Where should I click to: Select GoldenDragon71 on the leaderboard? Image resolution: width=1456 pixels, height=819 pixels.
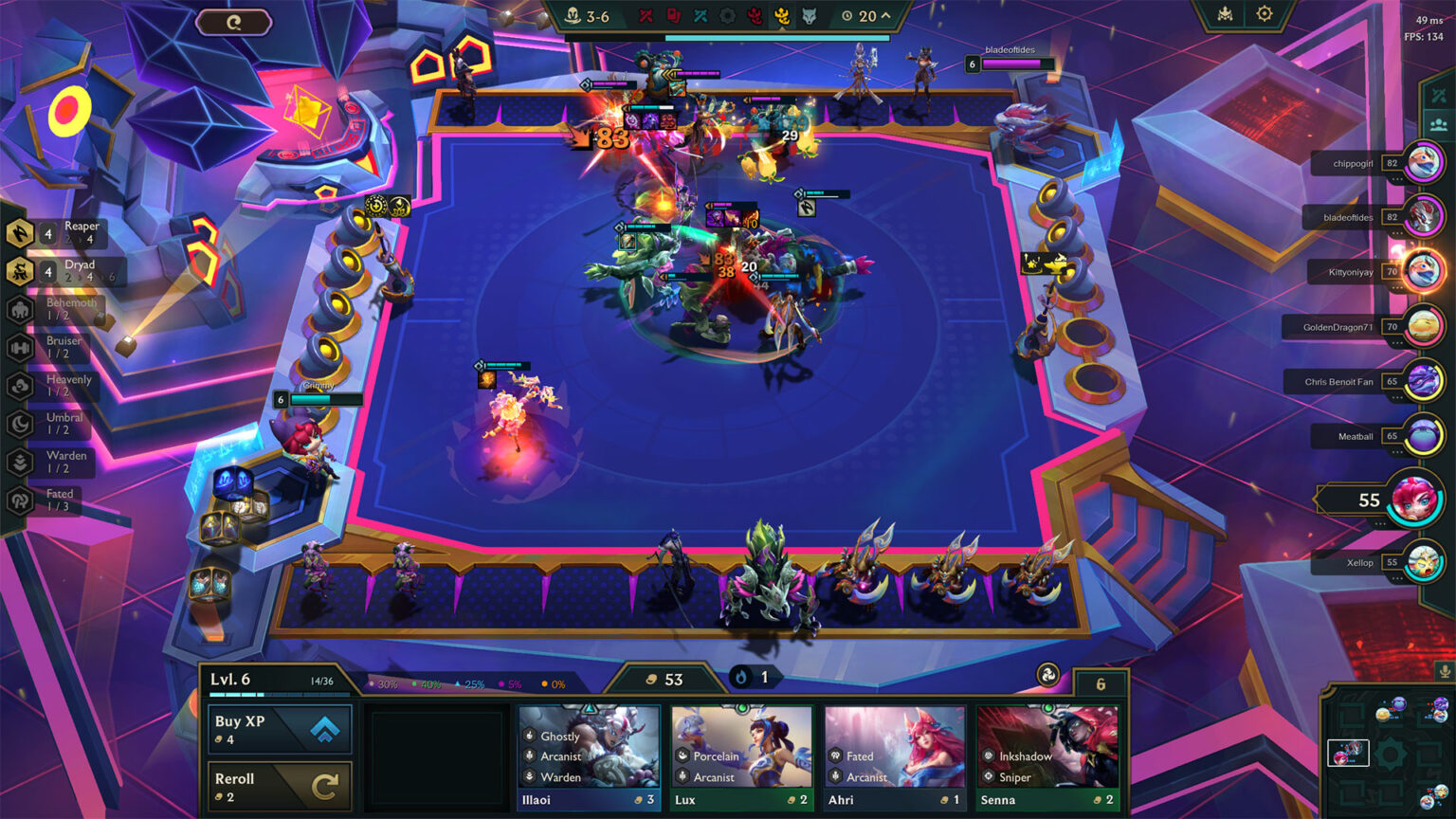point(1422,327)
